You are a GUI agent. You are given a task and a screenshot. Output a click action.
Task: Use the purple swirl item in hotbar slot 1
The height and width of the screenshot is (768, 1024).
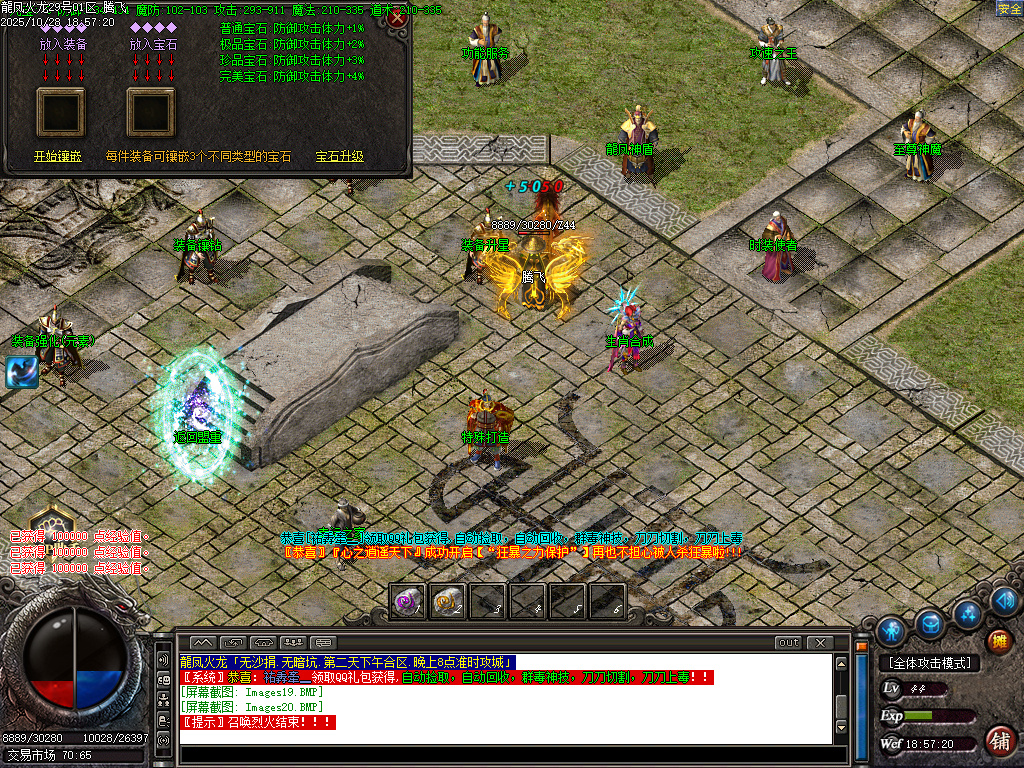pyautogui.click(x=407, y=601)
